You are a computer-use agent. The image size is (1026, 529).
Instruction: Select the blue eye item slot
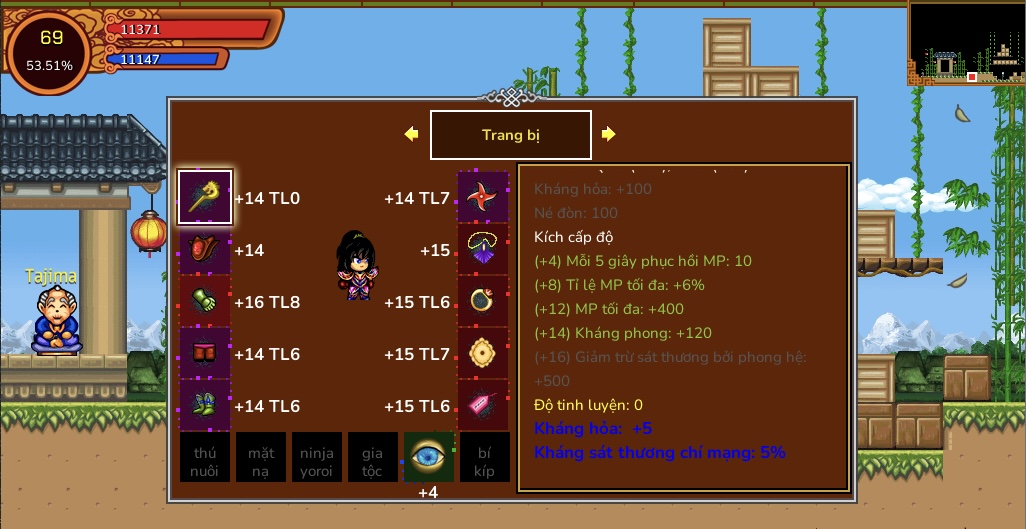pos(429,457)
